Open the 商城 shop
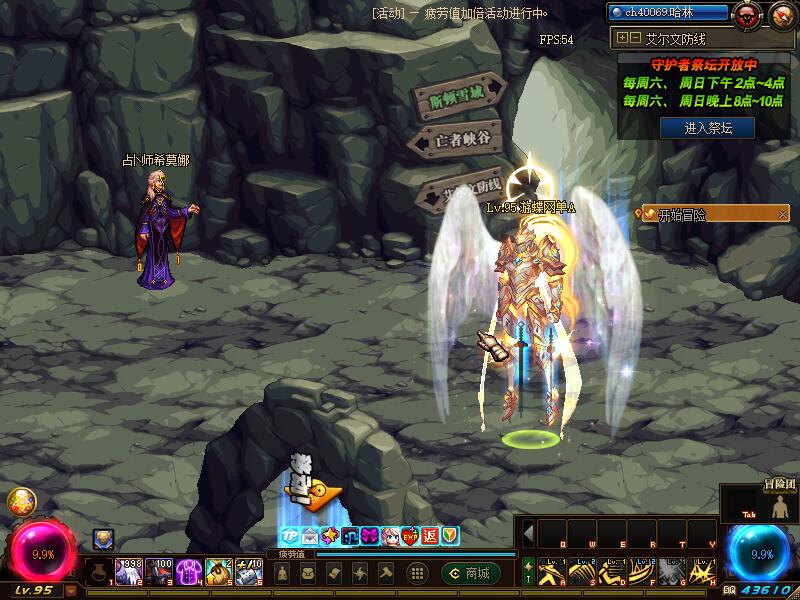Viewport: 800px width, 600px height. (x=469, y=573)
